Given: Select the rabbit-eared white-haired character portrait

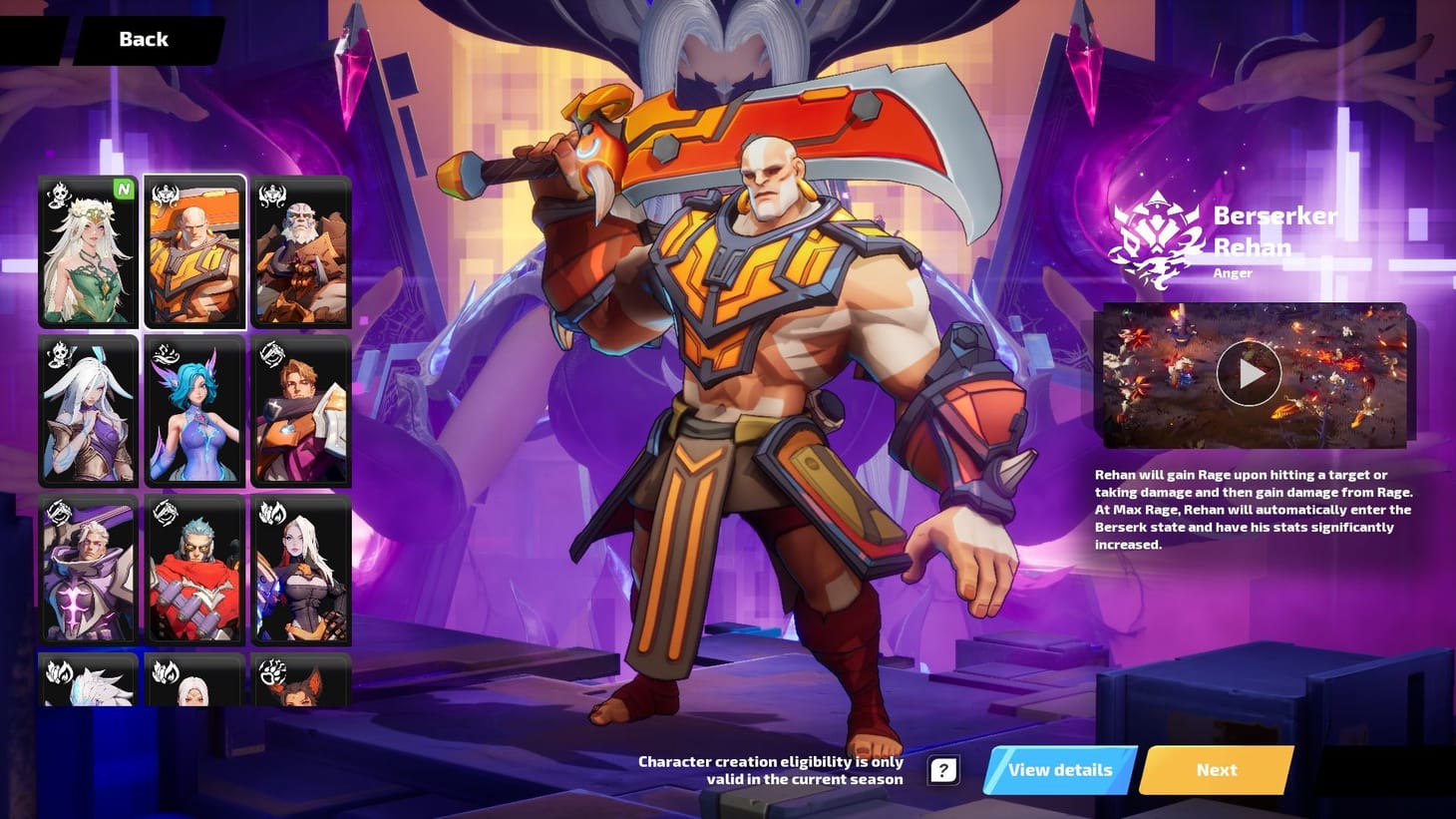Looking at the screenshot, I should (88, 409).
